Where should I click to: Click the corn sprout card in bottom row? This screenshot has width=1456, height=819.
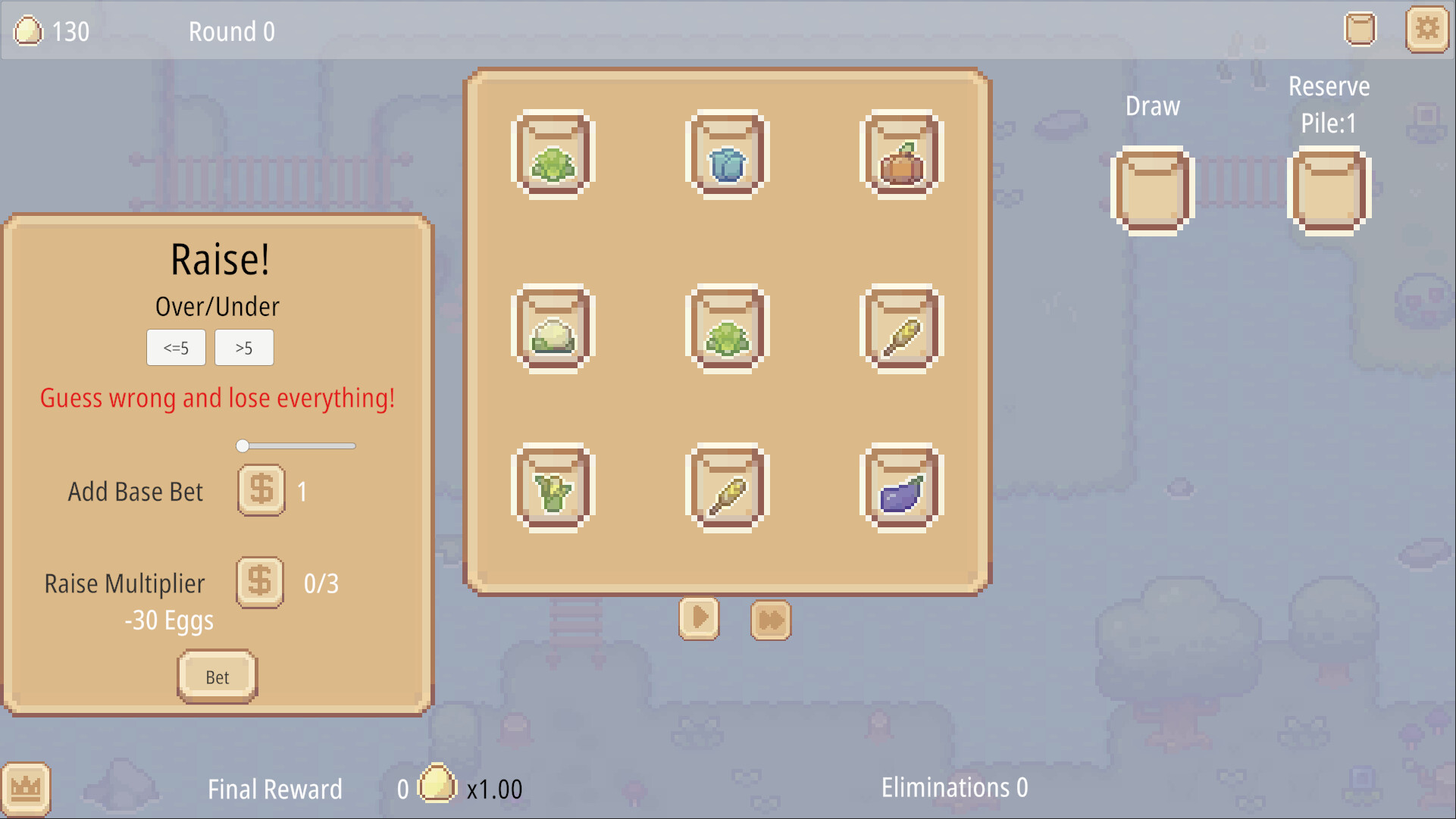point(553,487)
